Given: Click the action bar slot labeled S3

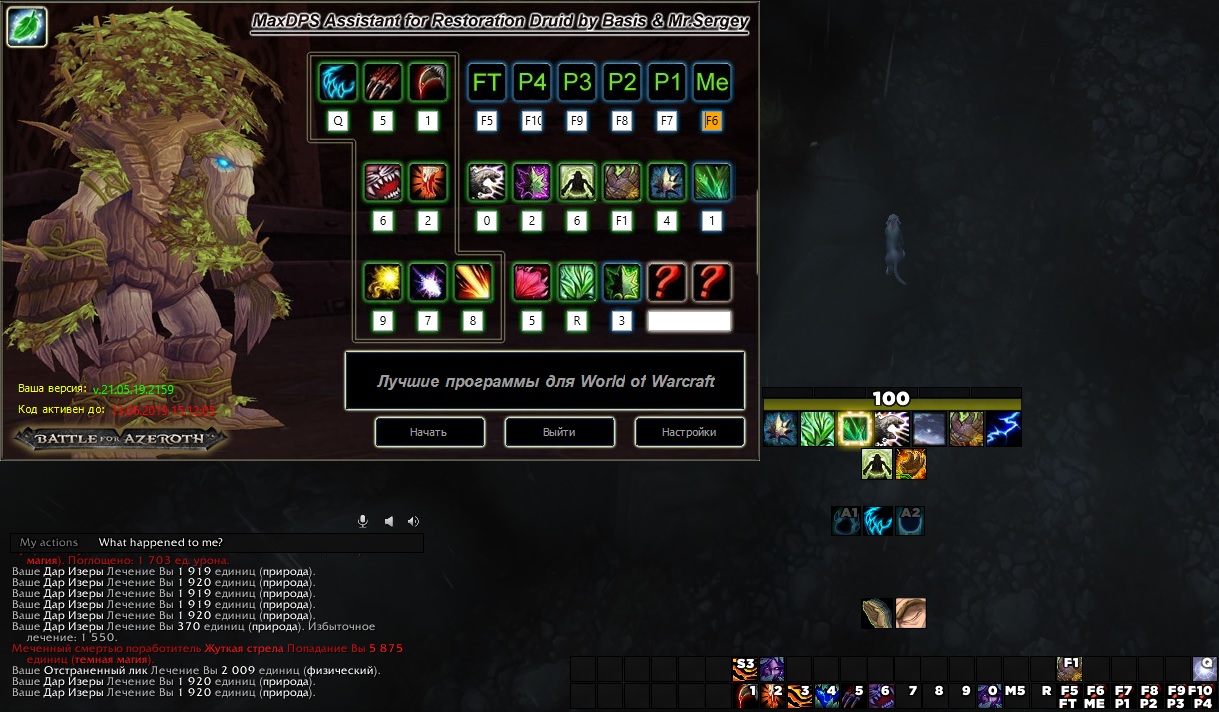Looking at the screenshot, I should (x=744, y=669).
